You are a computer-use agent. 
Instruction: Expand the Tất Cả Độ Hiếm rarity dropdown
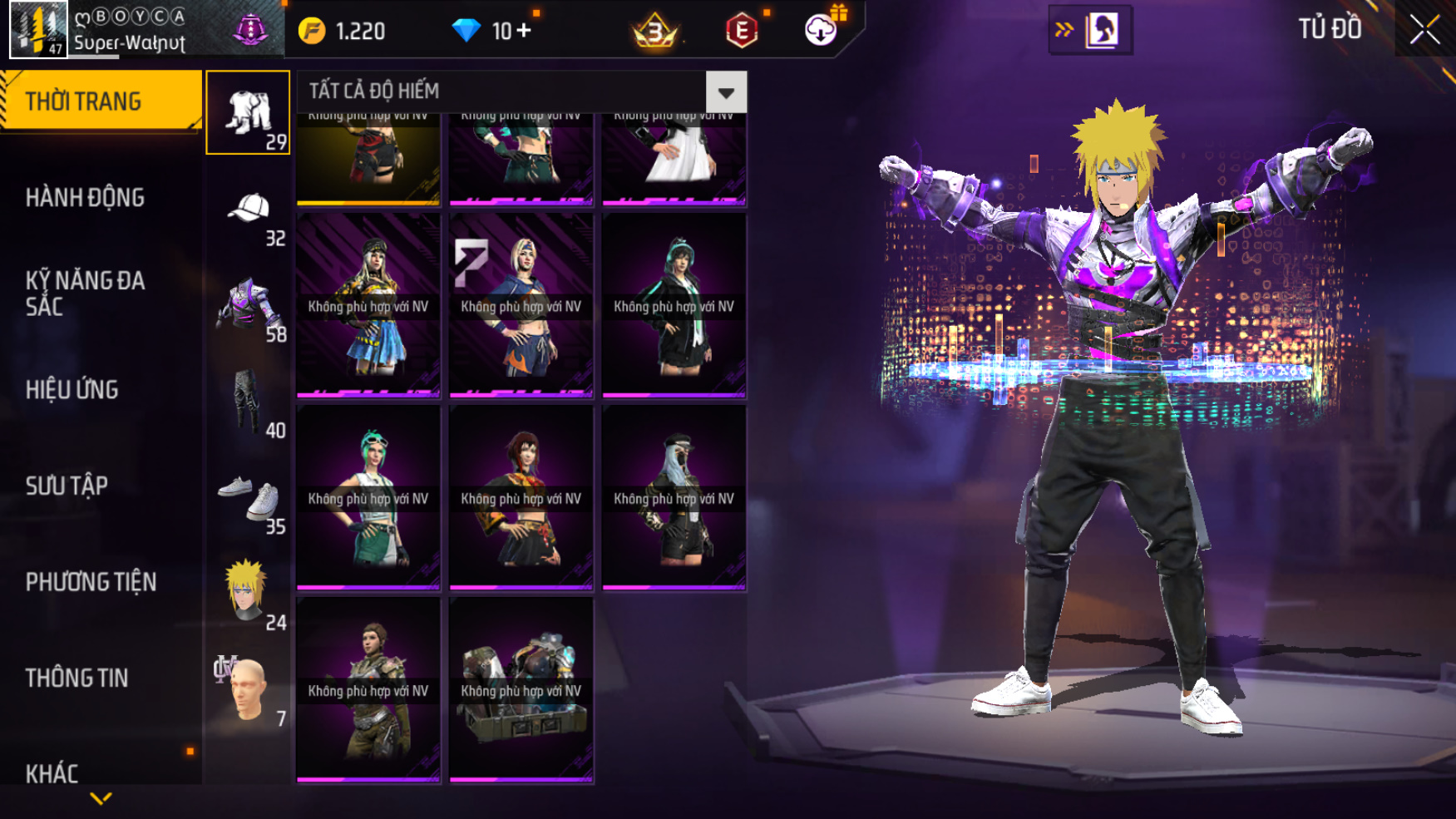click(726, 92)
